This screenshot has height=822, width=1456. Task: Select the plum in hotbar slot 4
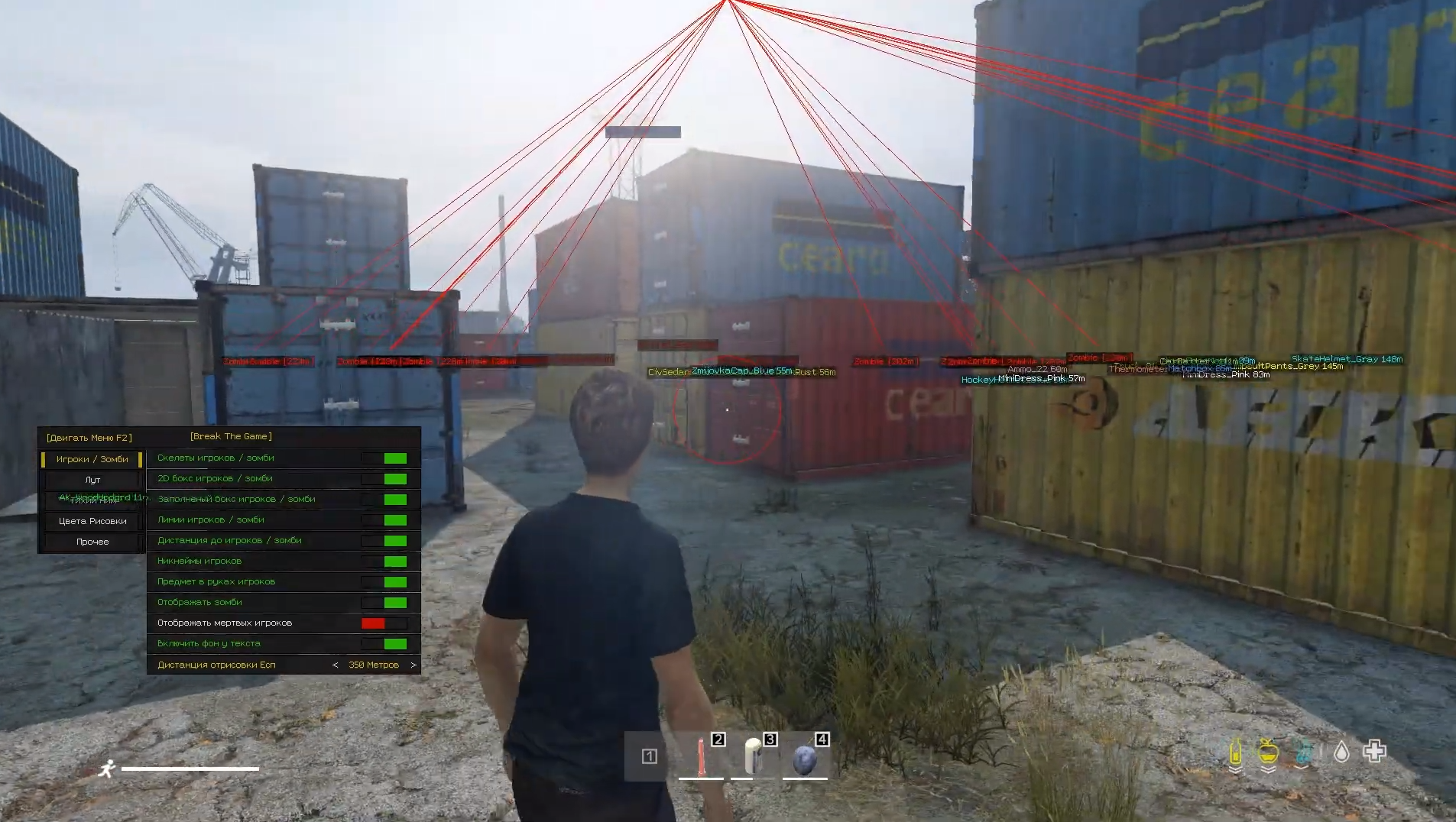pos(805,758)
